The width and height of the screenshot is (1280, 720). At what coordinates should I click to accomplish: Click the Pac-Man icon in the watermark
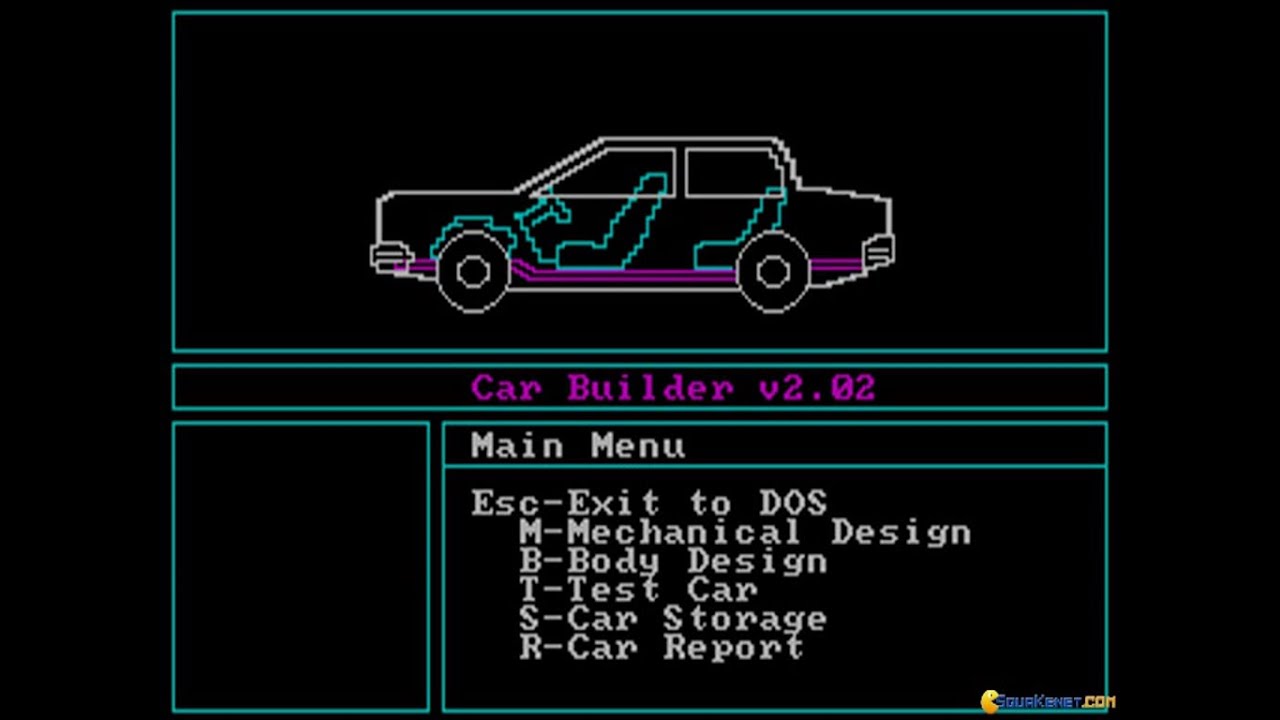988,702
